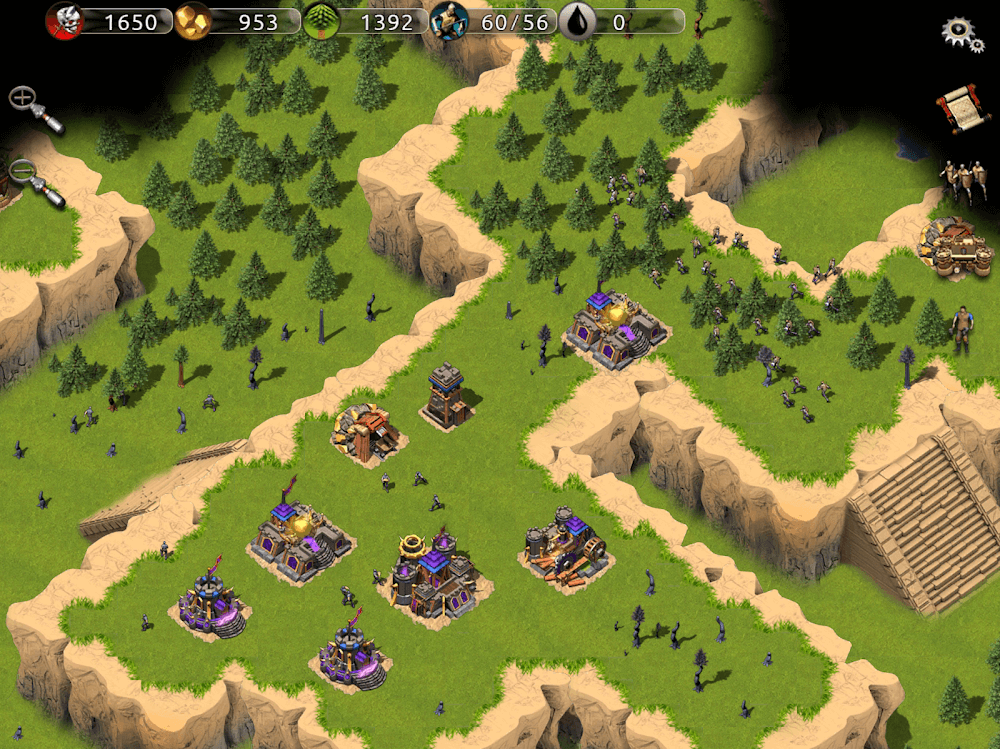The image size is (1000, 749).
Task: Zoom out with the minus magnifier
Action: coord(35,181)
